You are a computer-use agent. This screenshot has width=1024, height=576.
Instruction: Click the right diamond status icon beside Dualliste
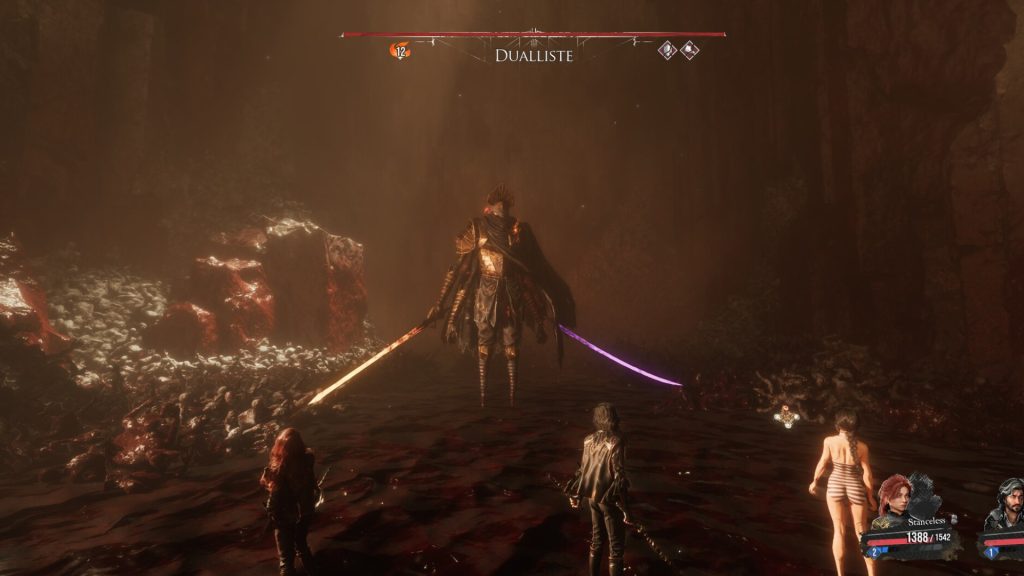click(689, 50)
